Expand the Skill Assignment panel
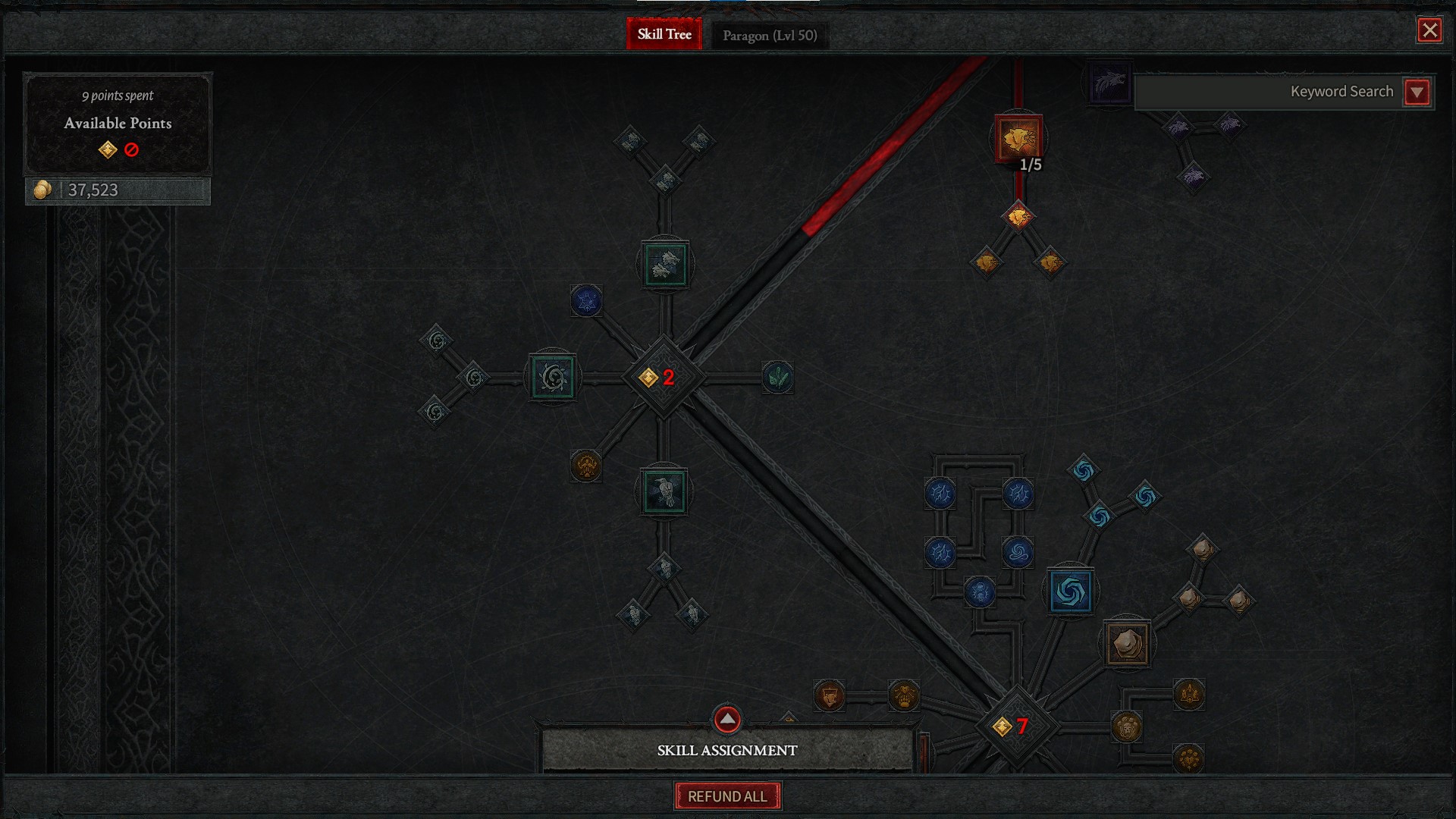 pyautogui.click(x=726, y=719)
